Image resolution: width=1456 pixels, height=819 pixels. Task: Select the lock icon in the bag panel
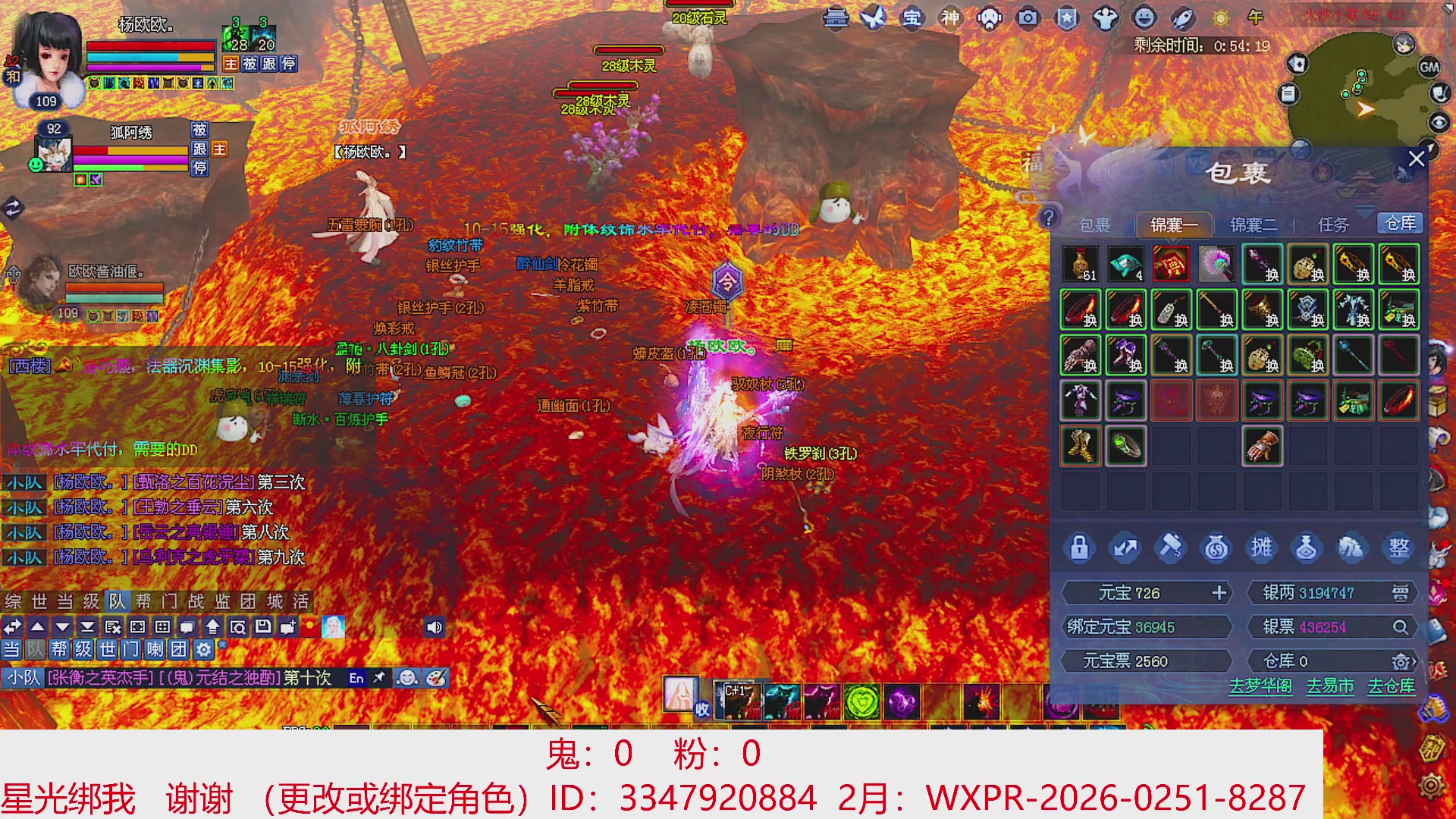point(1079,548)
